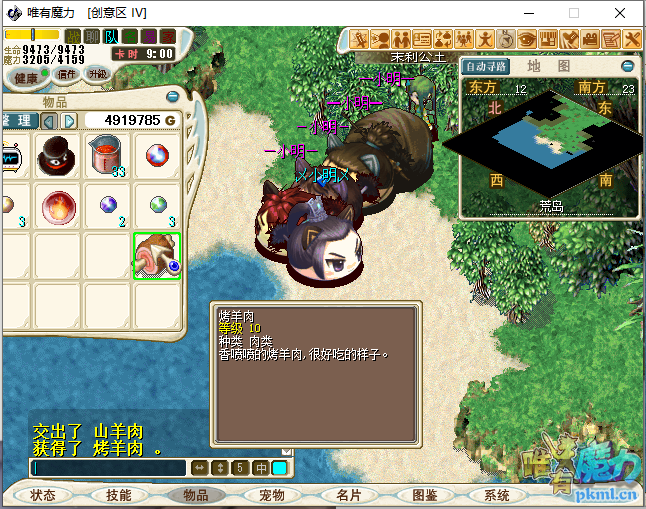The height and width of the screenshot is (509, 646).
Task: Select the flame orb item slot
Action: coord(57,207)
